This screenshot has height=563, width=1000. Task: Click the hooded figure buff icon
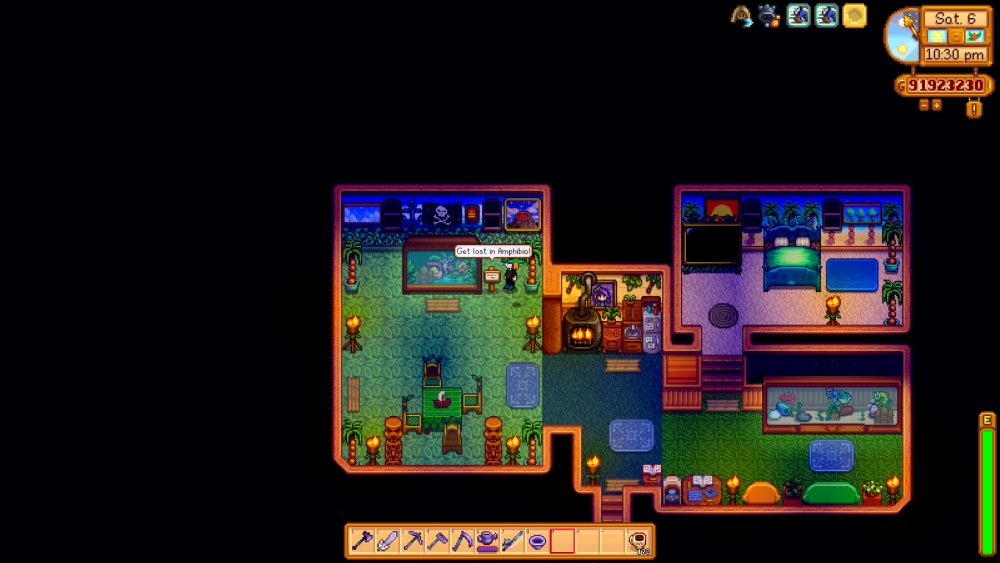pos(741,15)
